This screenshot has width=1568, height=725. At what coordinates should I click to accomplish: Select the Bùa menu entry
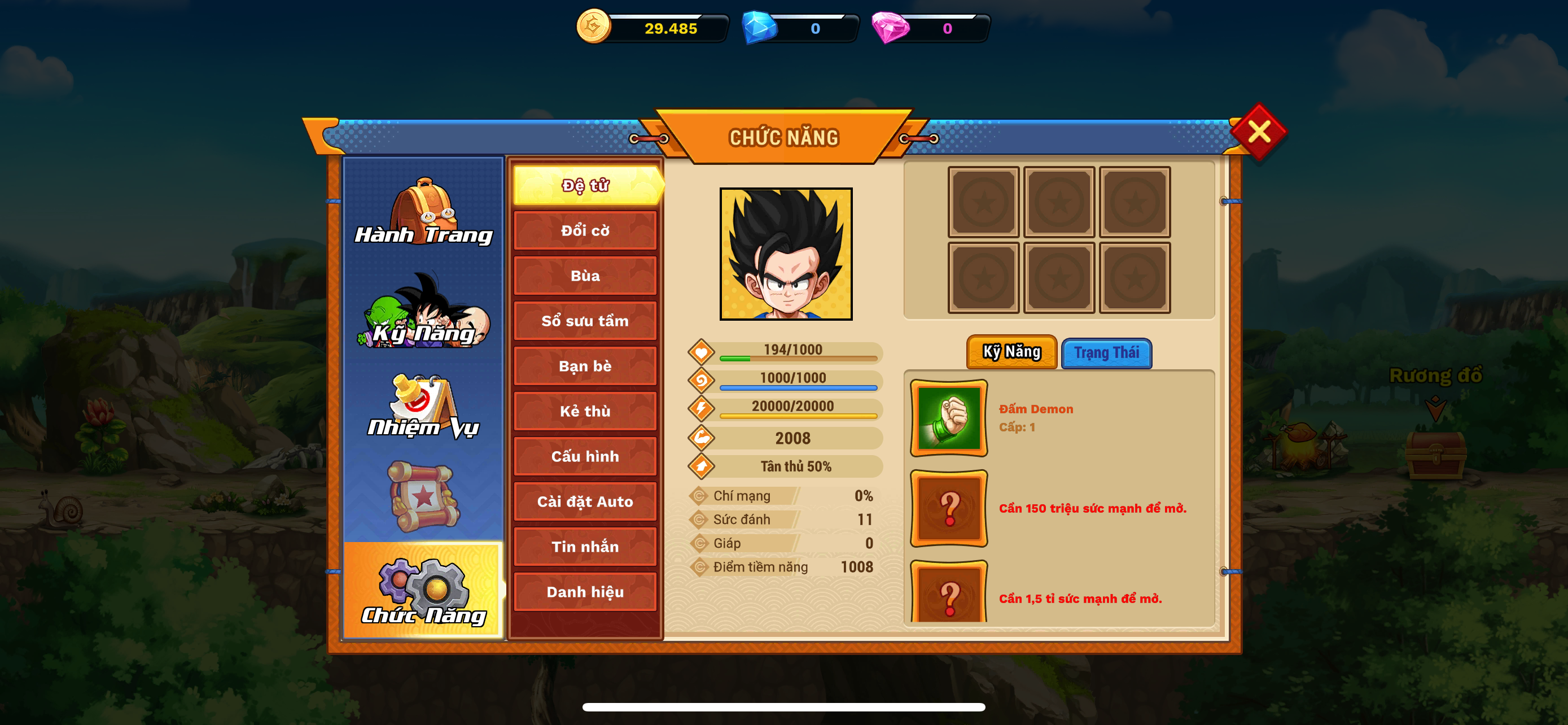(x=585, y=276)
